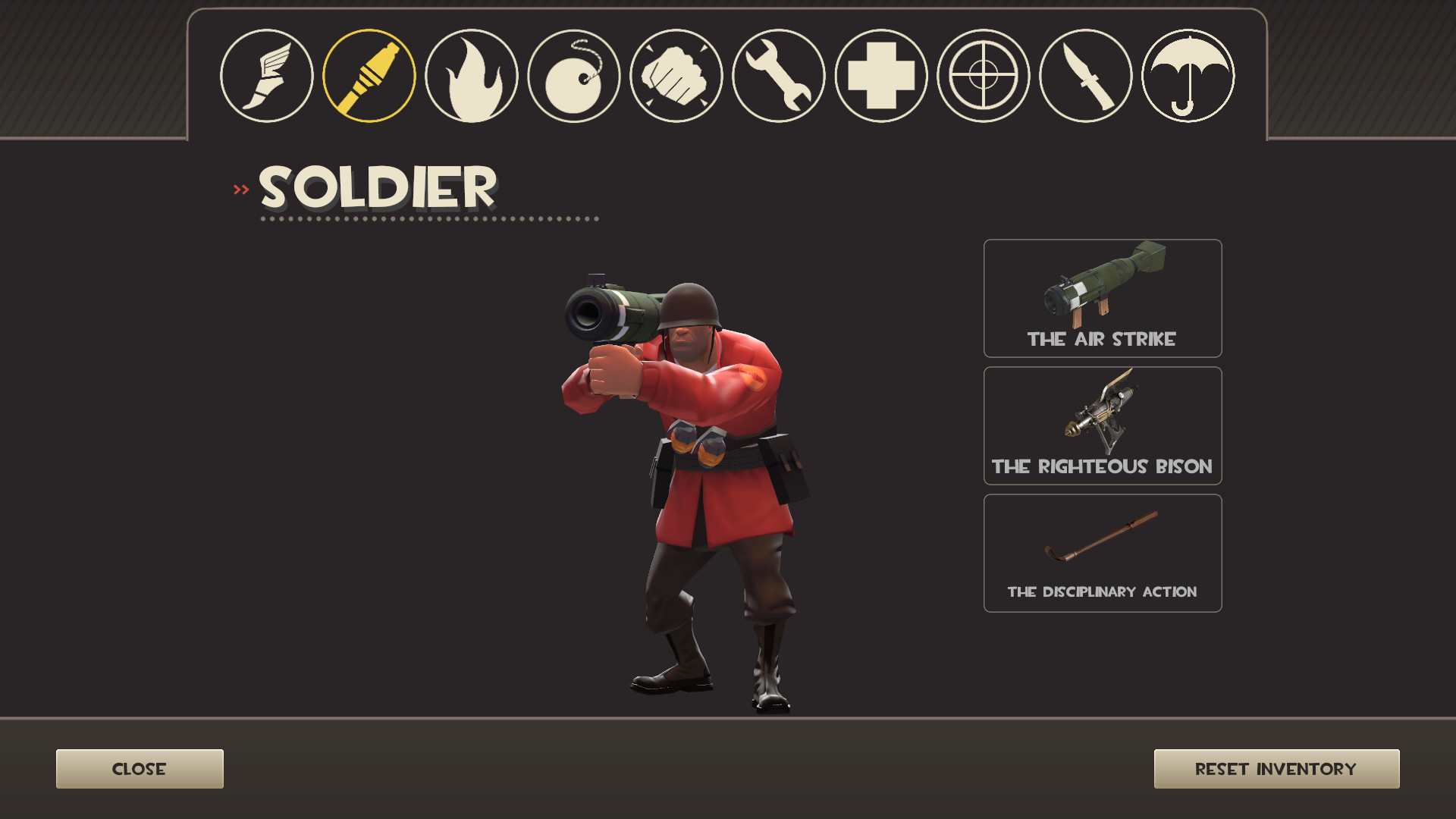Click the 'THE RIGHTEOUS BISON' label
The height and width of the screenshot is (819, 1456).
[x=1102, y=468]
